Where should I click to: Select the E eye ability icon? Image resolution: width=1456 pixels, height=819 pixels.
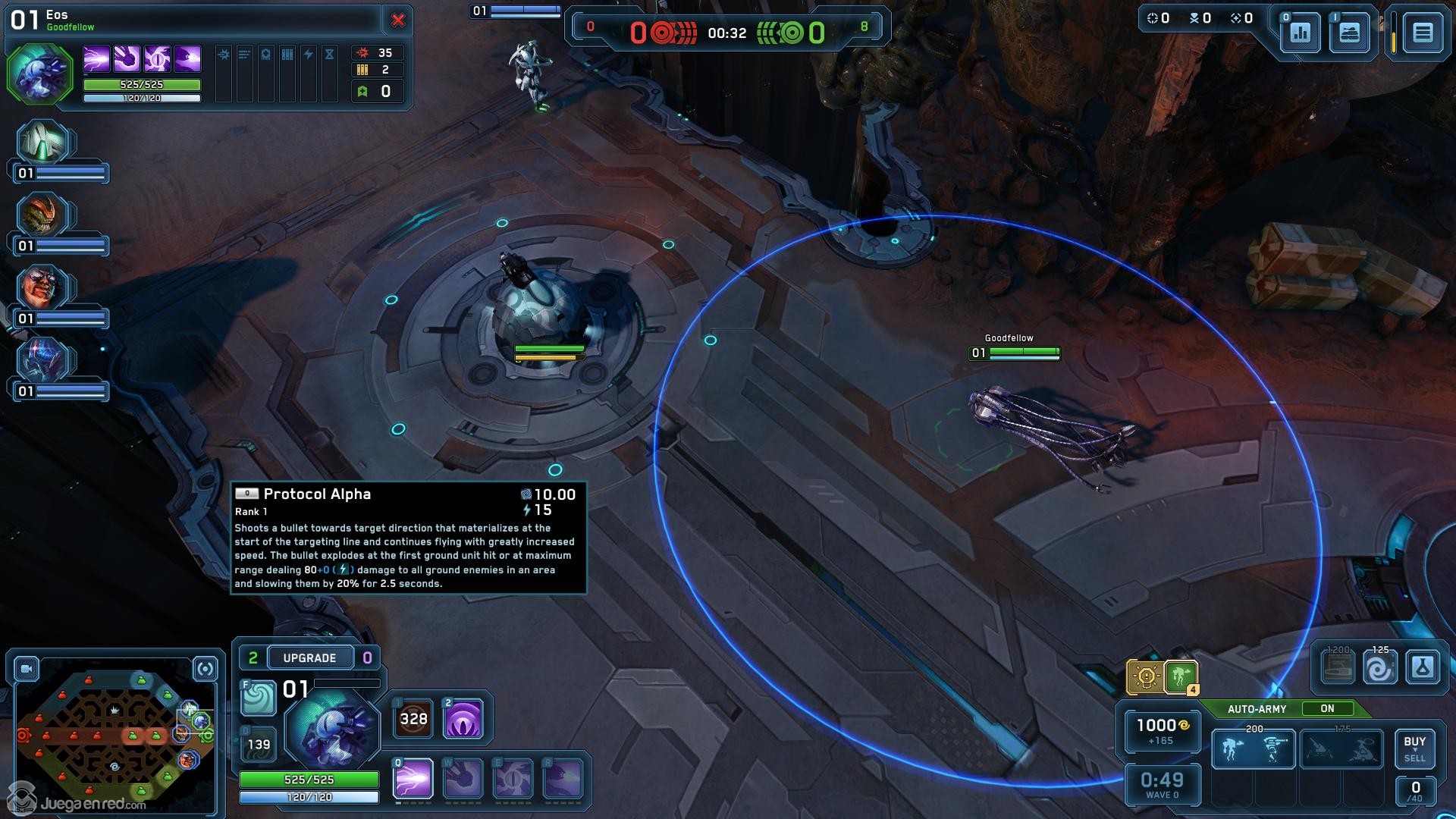click(x=513, y=778)
